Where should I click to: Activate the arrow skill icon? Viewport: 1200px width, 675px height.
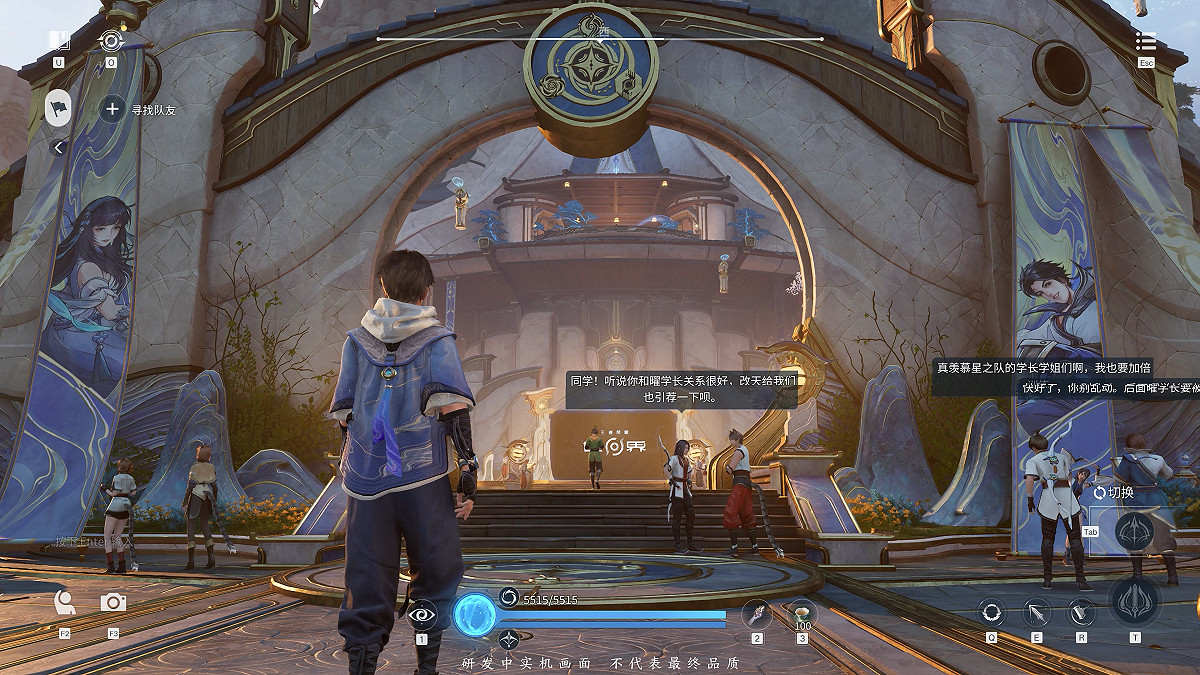1036,612
